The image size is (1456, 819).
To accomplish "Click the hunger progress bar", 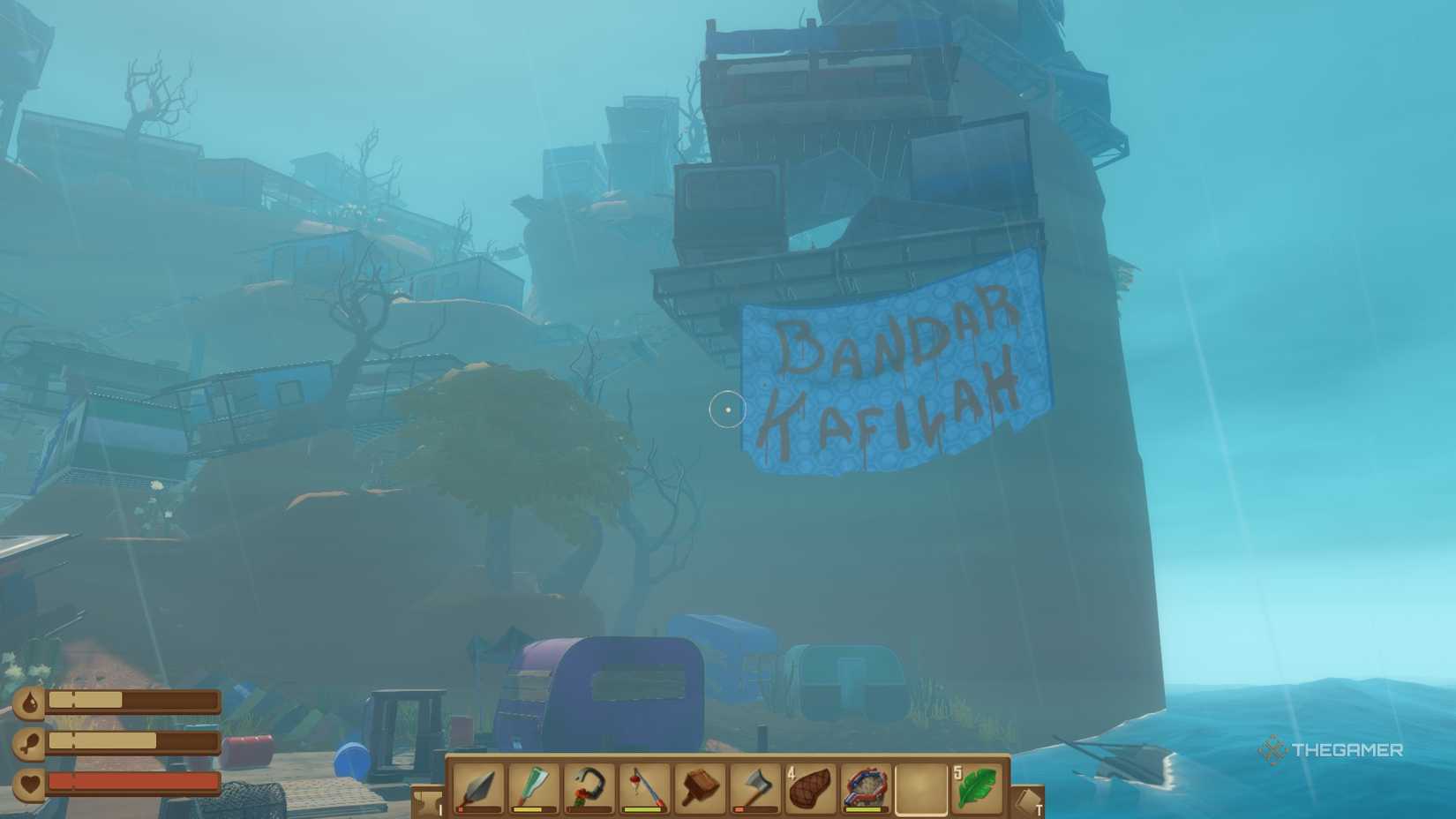I will click(x=134, y=740).
